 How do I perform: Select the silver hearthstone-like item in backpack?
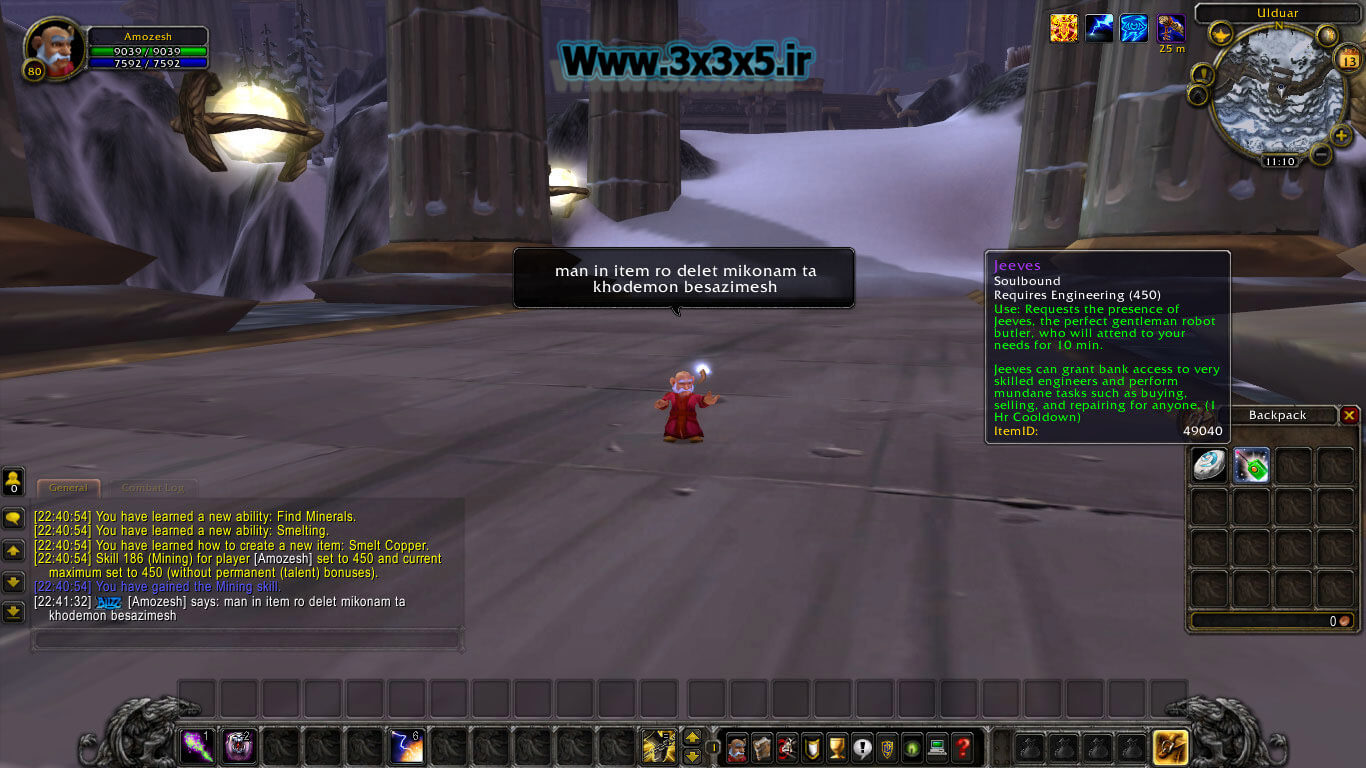tap(1209, 466)
